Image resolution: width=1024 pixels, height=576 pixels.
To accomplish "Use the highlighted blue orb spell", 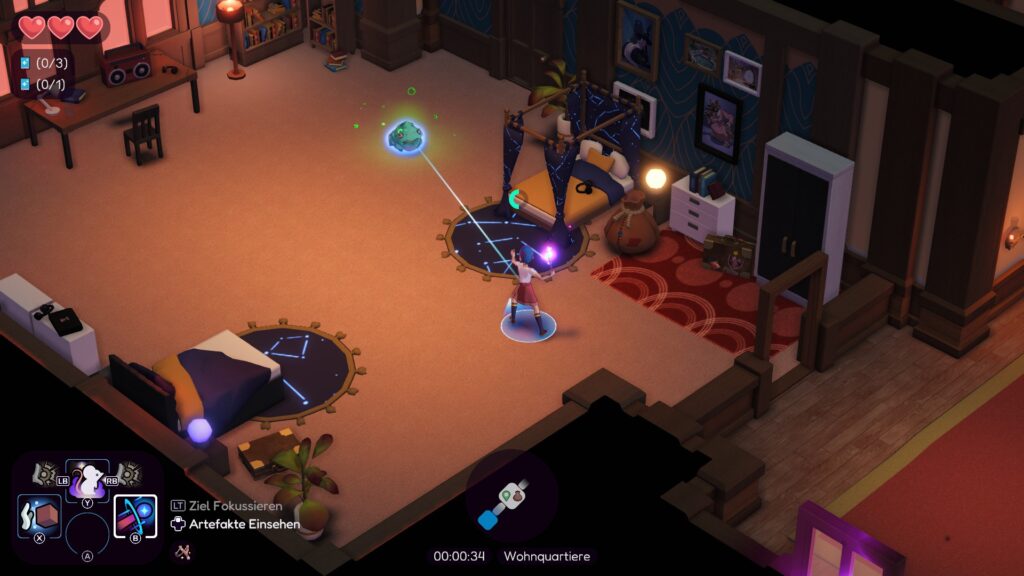I will 135,516.
